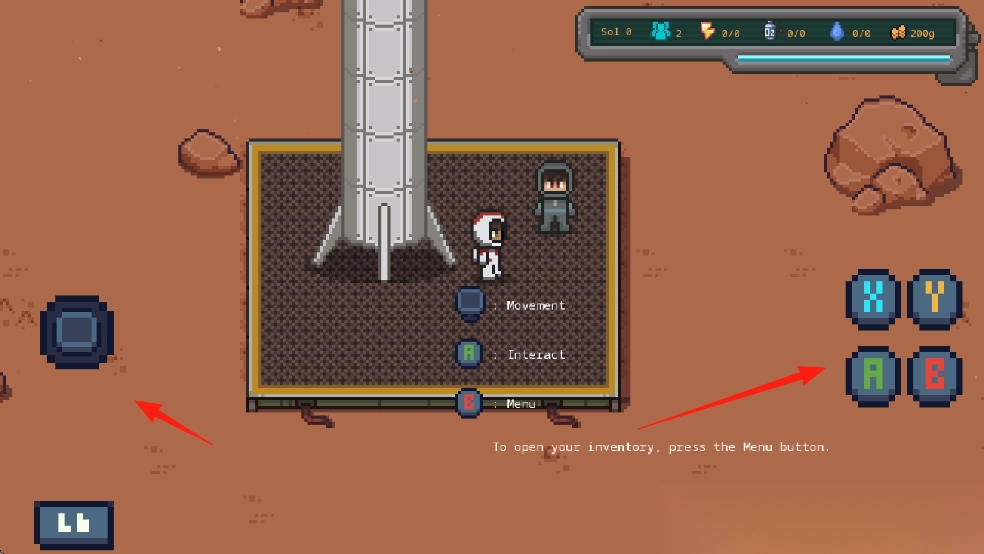Tap the cyan X touch button

tap(874, 298)
